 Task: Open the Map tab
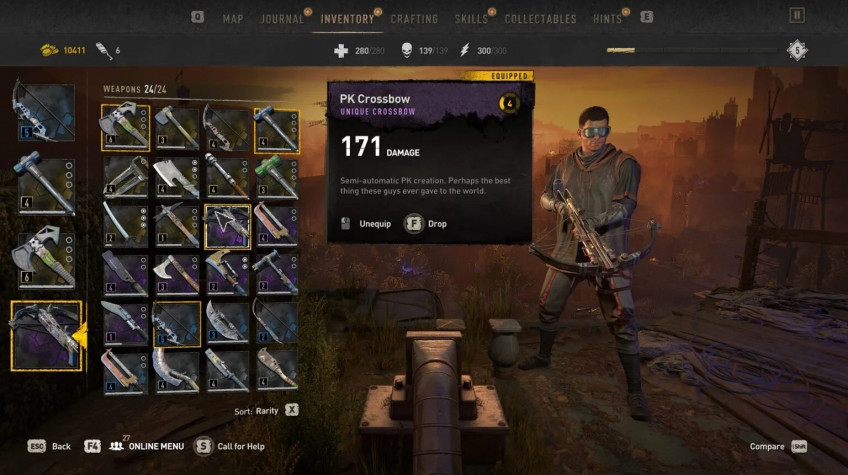click(232, 19)
